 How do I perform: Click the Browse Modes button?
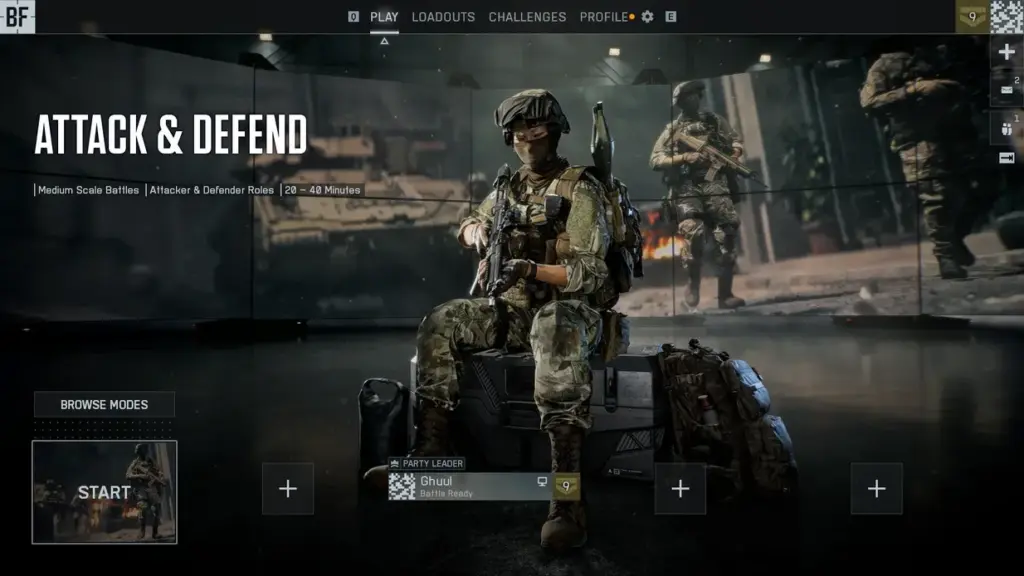104,405
